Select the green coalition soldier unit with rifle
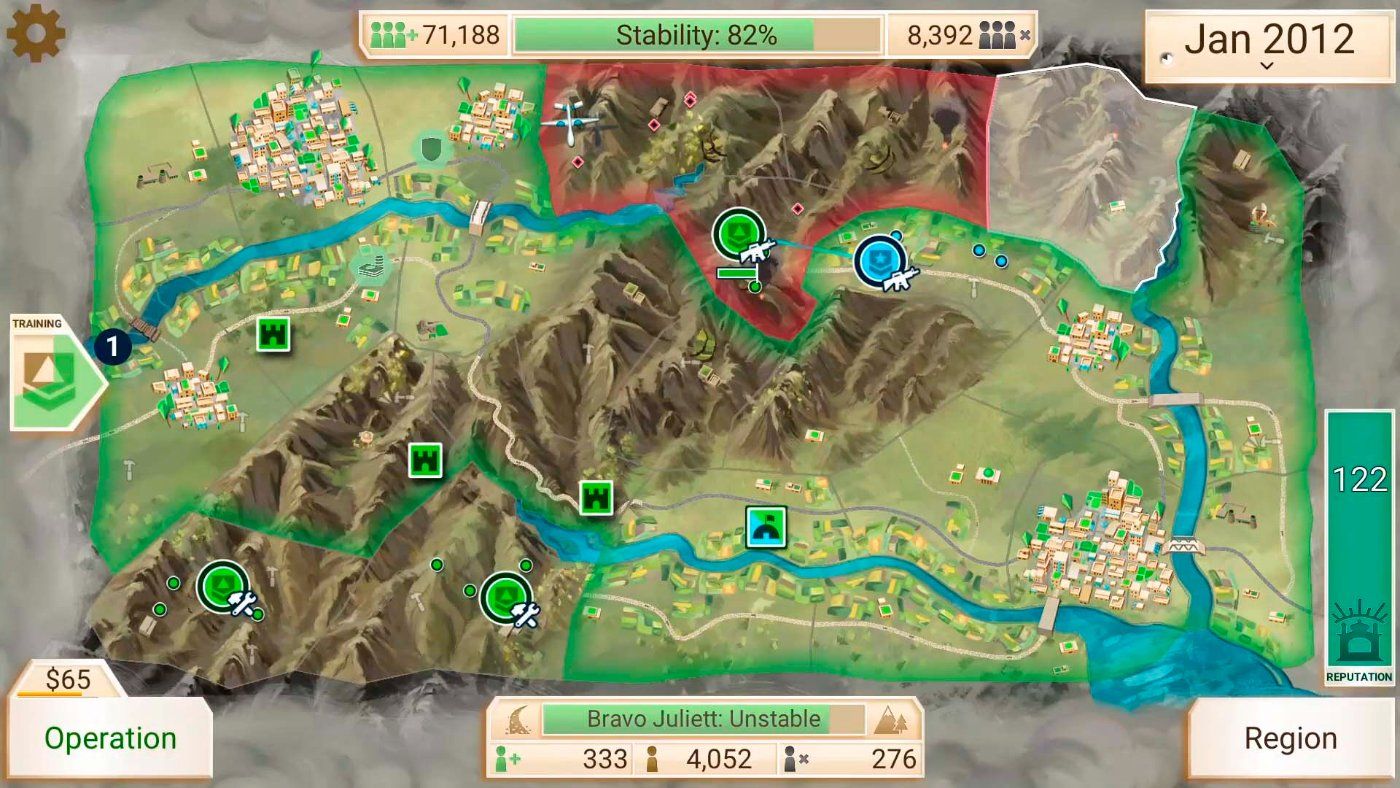 click(x=741, y=236)
